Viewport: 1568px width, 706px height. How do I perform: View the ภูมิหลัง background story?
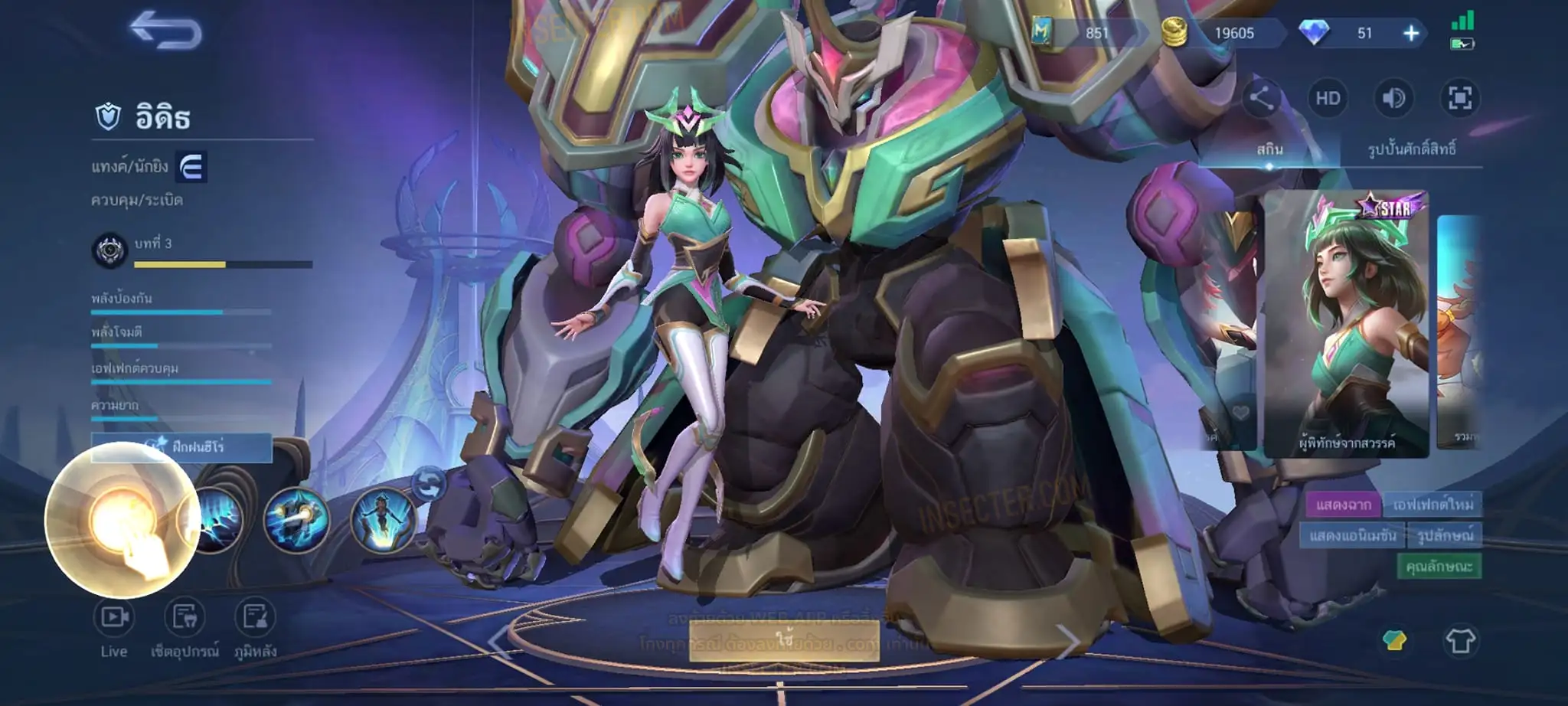pyautogui.click(x=255, y=628)
